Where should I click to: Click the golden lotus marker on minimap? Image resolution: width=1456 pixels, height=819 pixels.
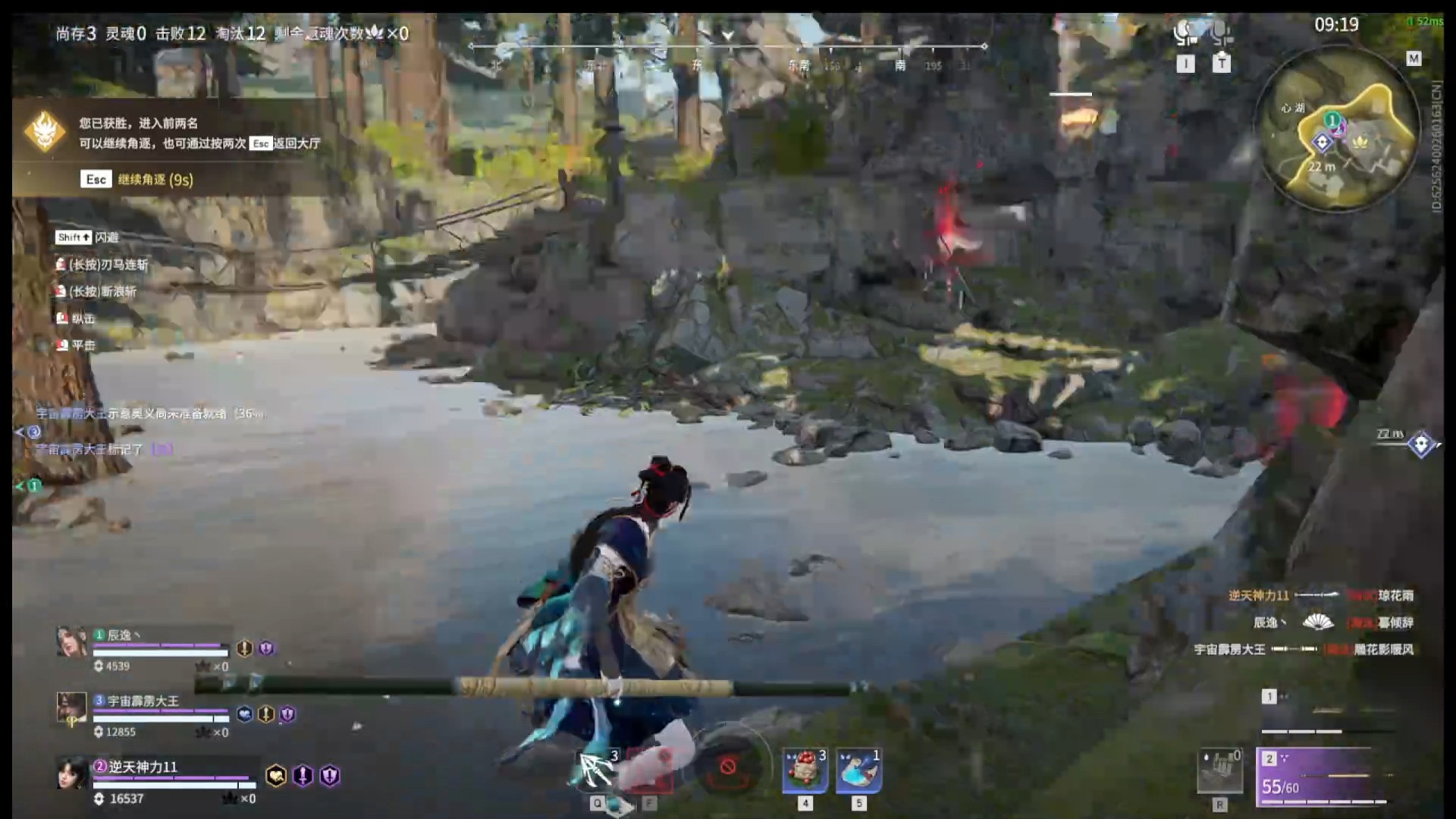point(1360,141)
